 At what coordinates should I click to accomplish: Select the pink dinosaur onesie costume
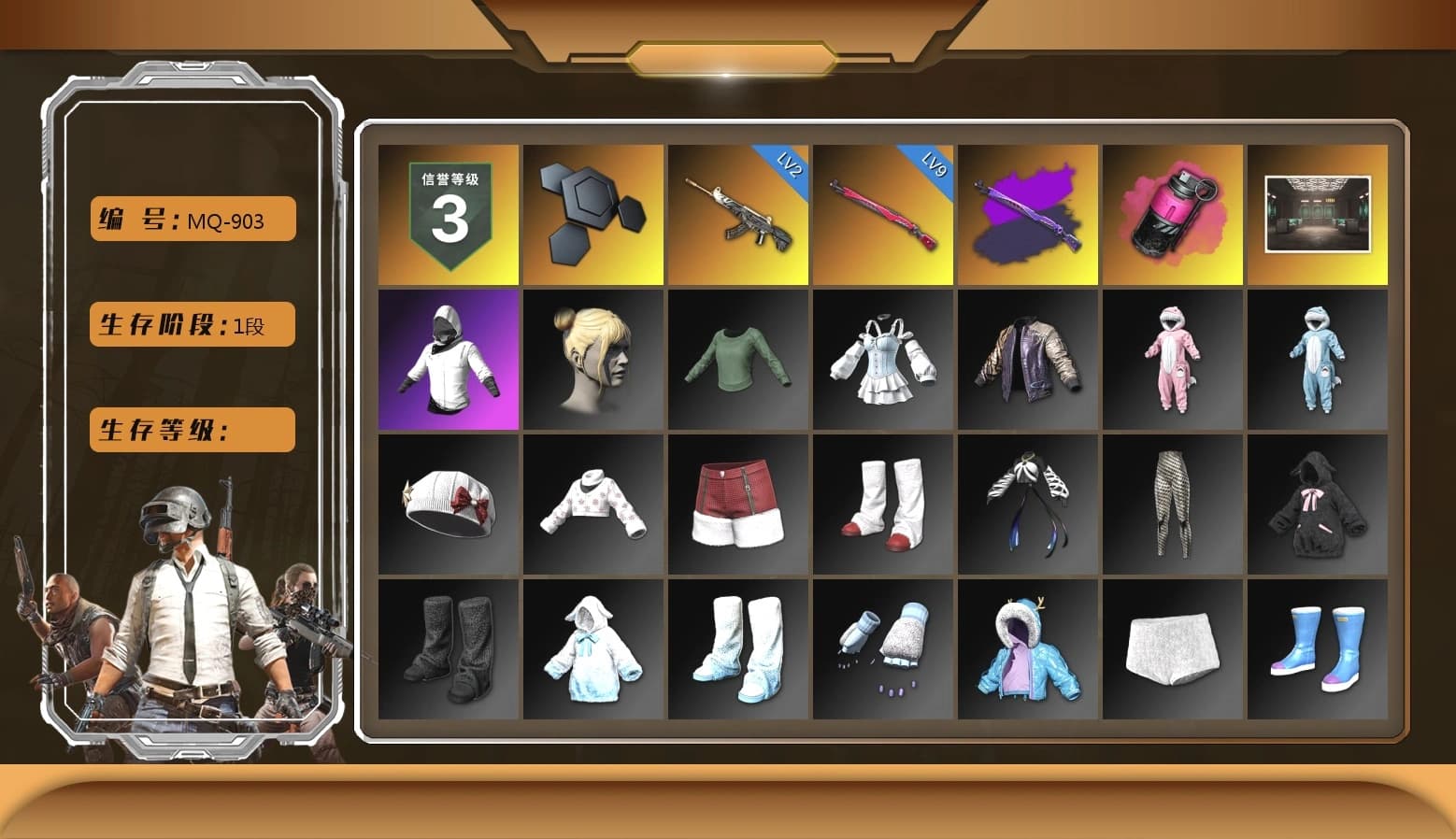point(1171,360)
